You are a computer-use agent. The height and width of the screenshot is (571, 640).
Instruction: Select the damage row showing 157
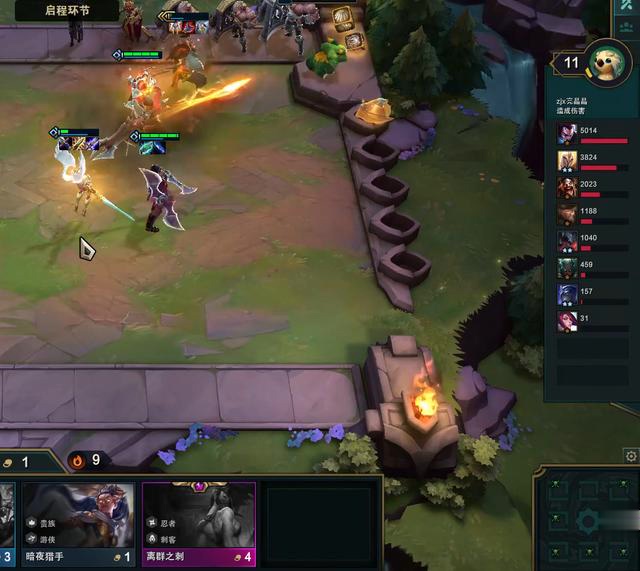click(x=597, y=295)
